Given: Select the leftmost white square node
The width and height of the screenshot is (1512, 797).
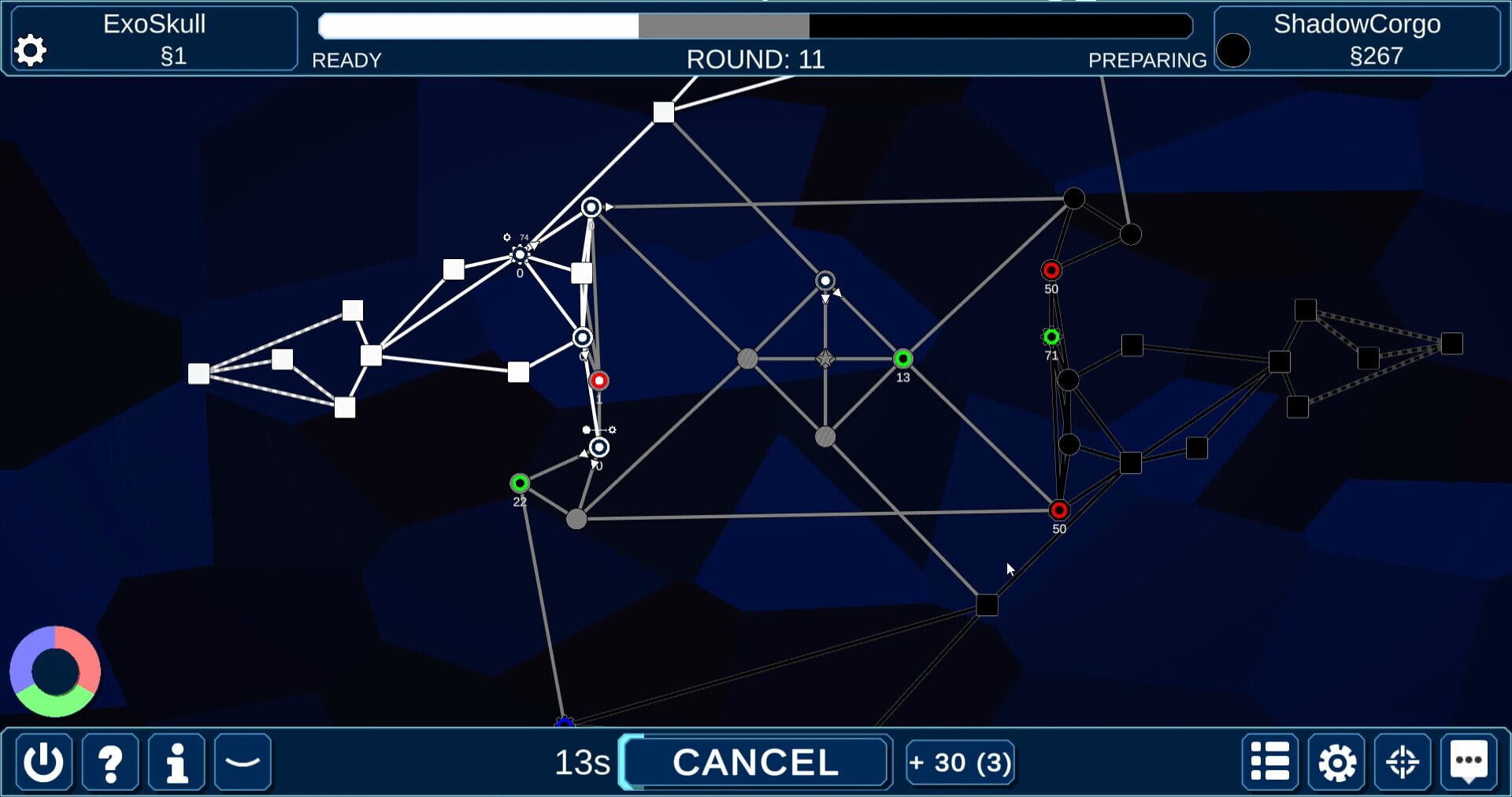Looking at the screenshot, I should point(198,375).
